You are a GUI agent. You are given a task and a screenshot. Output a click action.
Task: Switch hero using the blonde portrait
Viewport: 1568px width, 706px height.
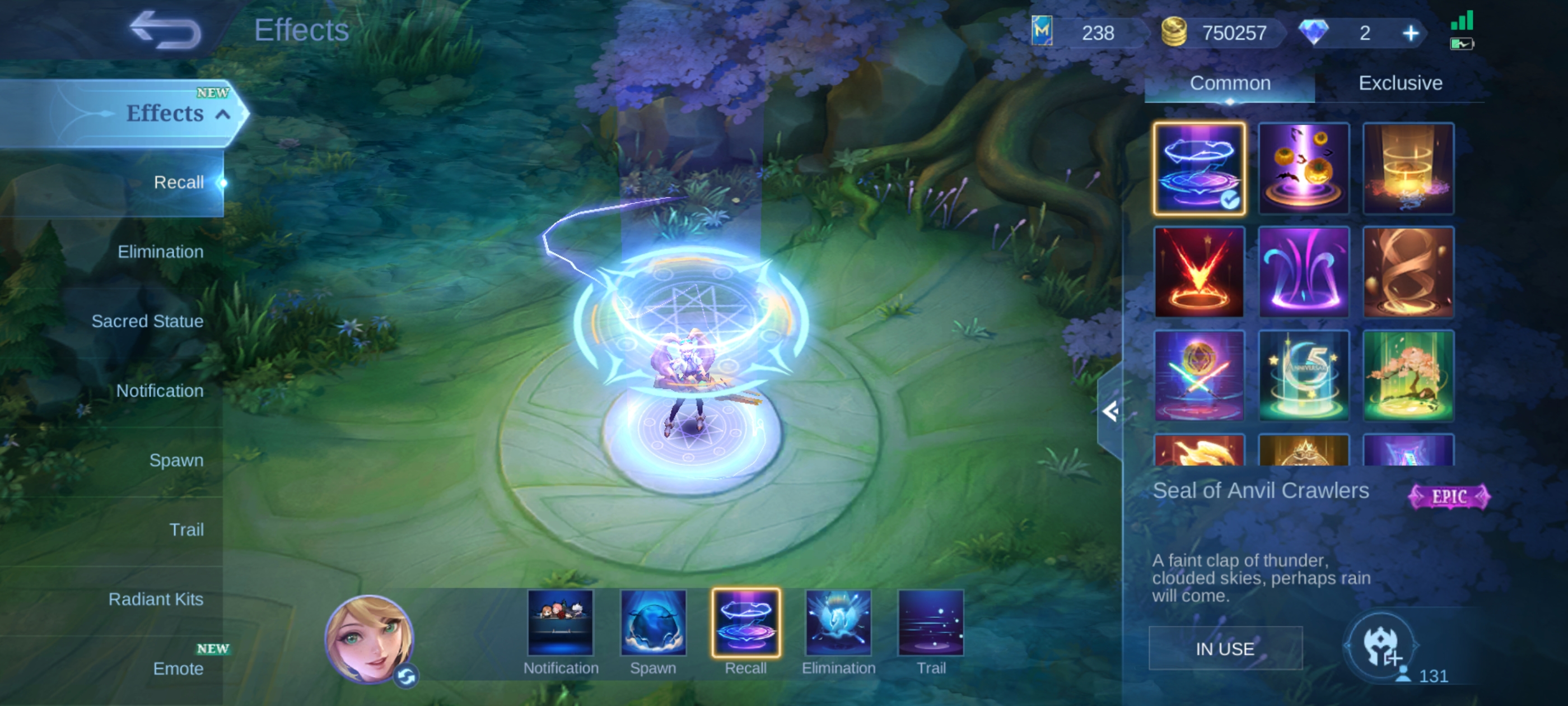click(x=369, y=638)
